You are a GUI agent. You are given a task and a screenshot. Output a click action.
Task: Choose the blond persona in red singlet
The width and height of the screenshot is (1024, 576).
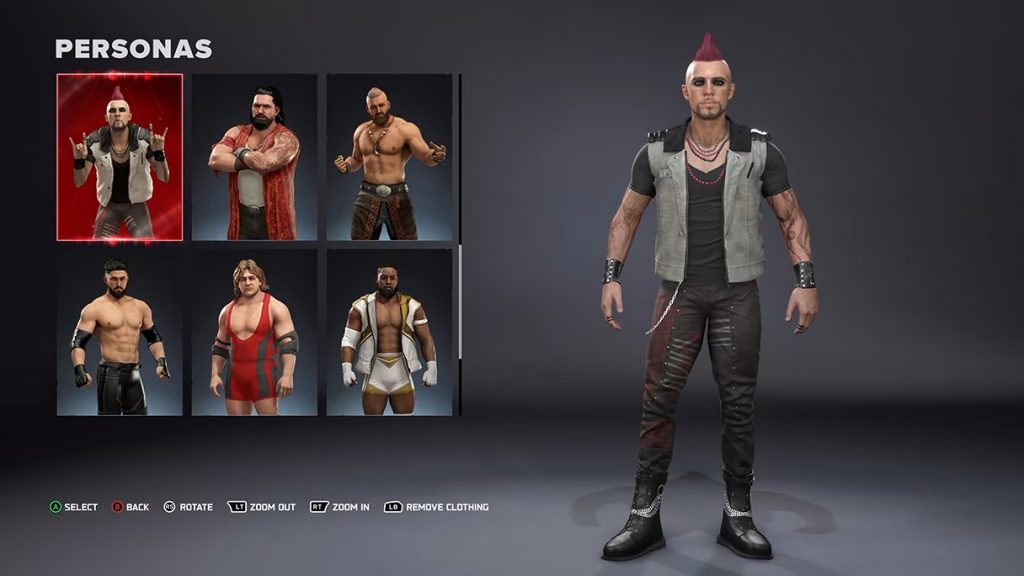click(254, 332)
